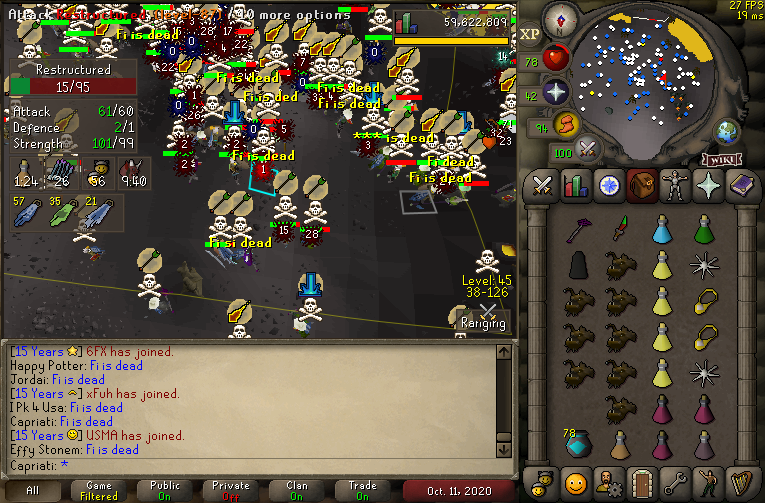Show the Worn Equipment tab
Viewport: 765px width, 503px height.
(675, 186)
